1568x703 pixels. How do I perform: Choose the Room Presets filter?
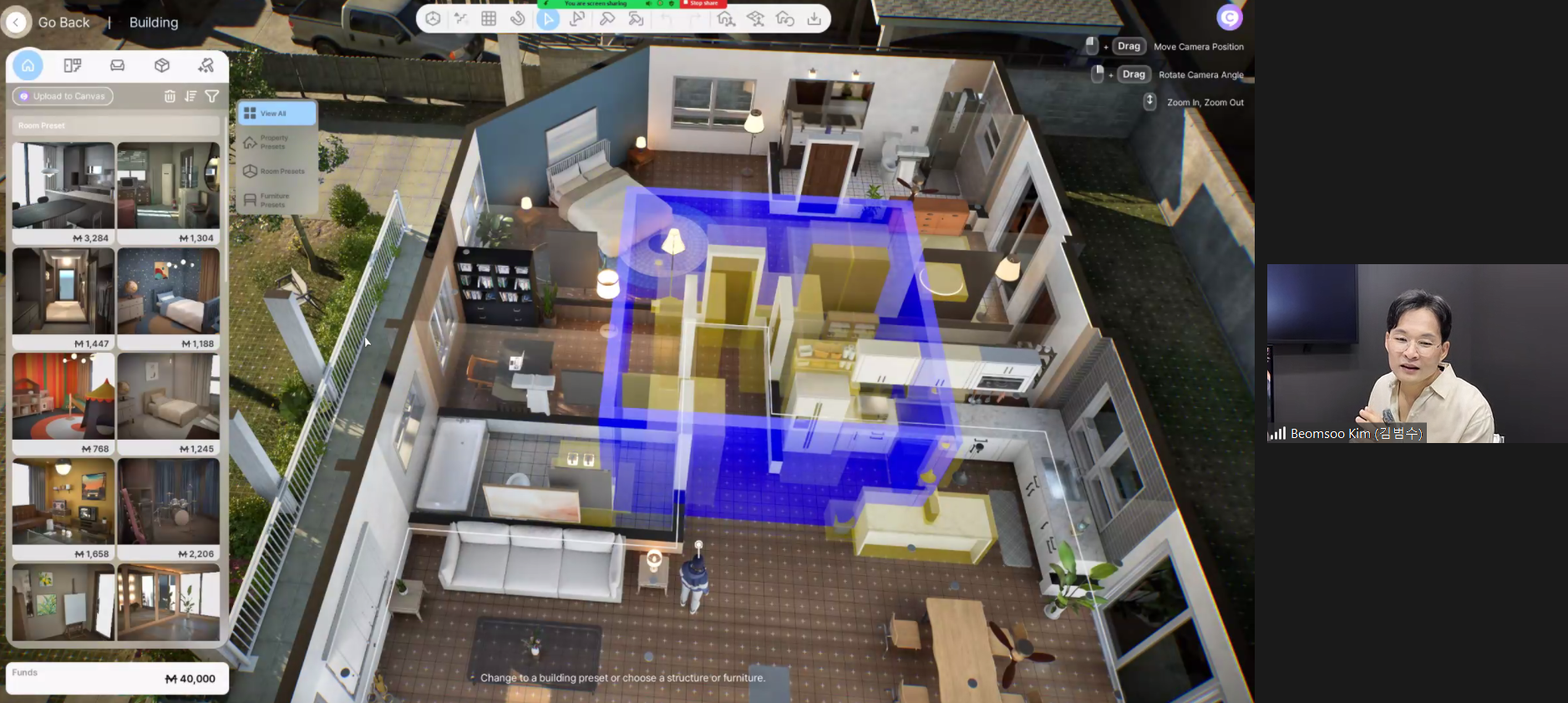click(x=275, y=171)
